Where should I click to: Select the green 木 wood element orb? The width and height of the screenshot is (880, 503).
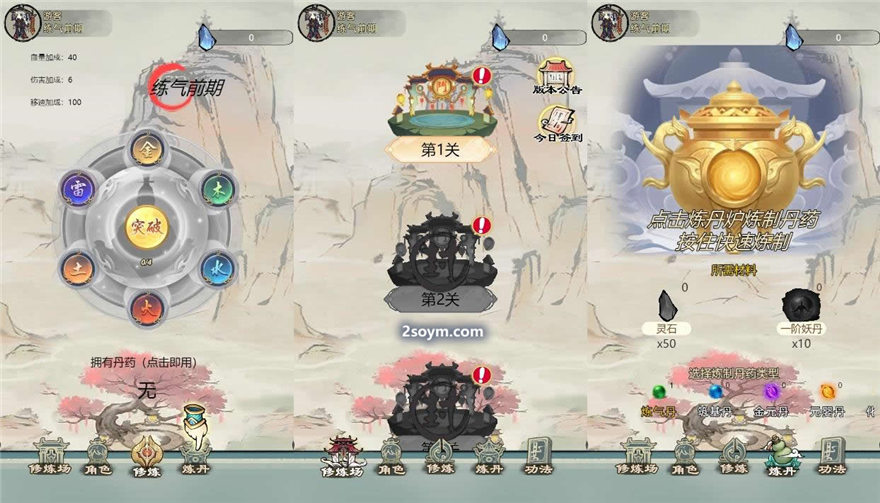tap(216, 189)
